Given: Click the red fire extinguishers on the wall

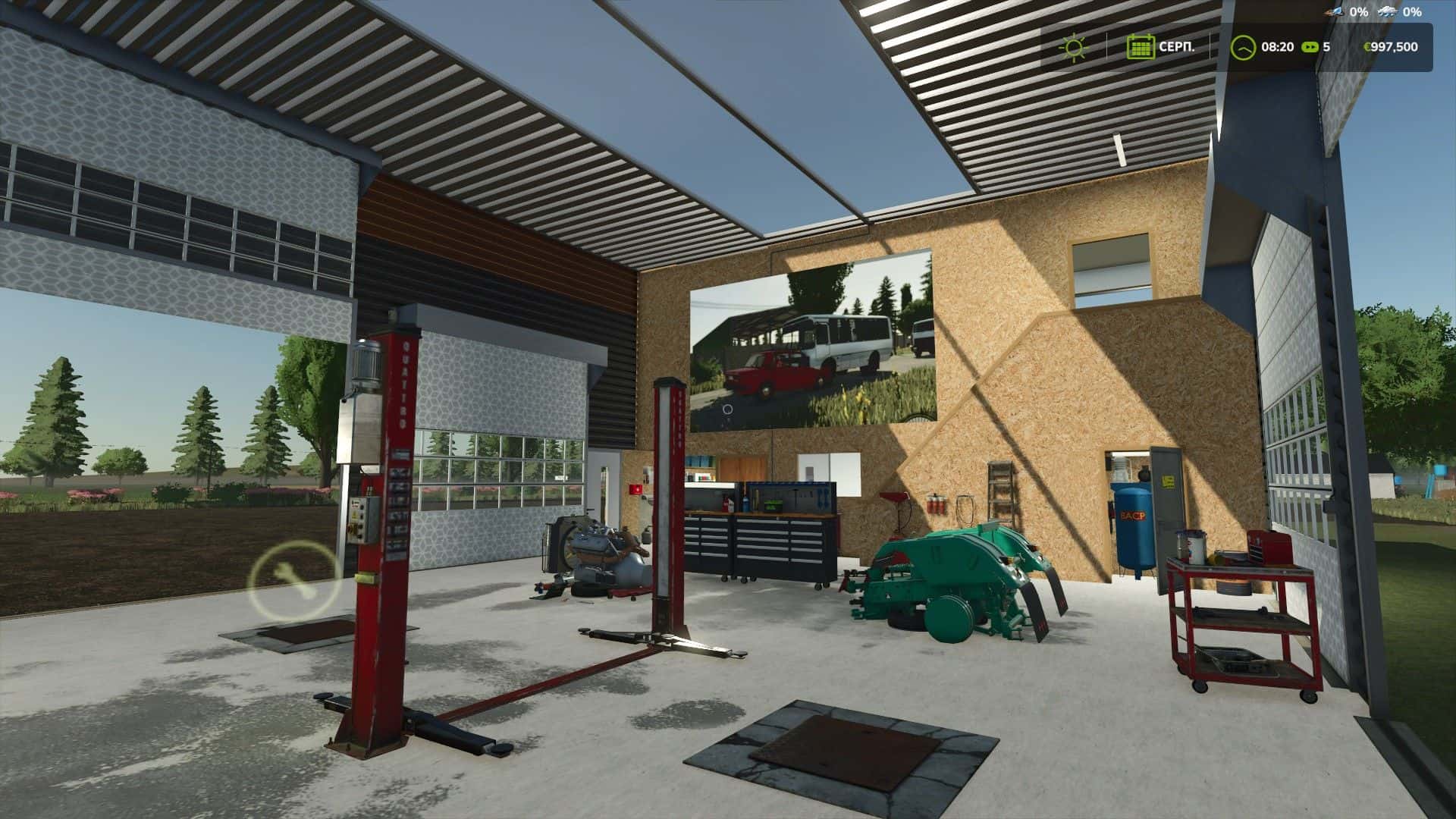Looking at the screenshot, I should [x=936, y=506].
